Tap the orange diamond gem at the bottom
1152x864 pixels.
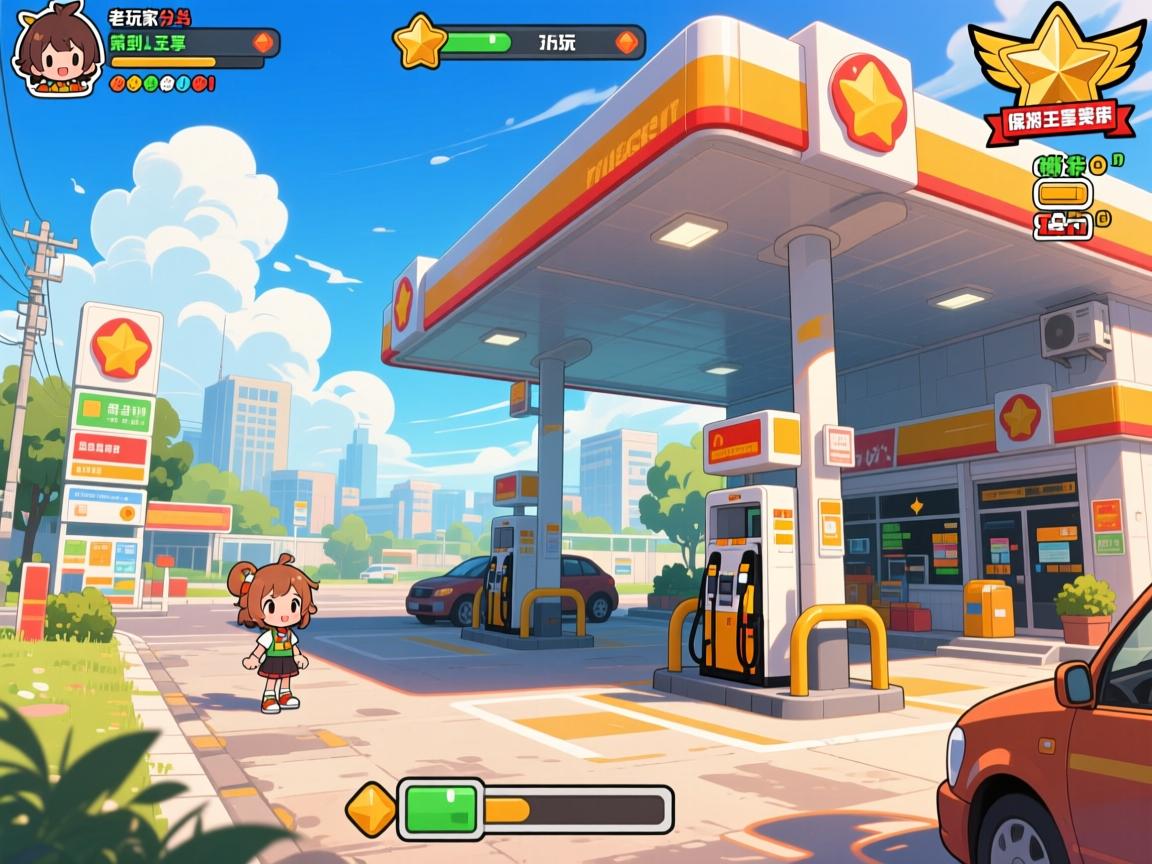point(372,809)
